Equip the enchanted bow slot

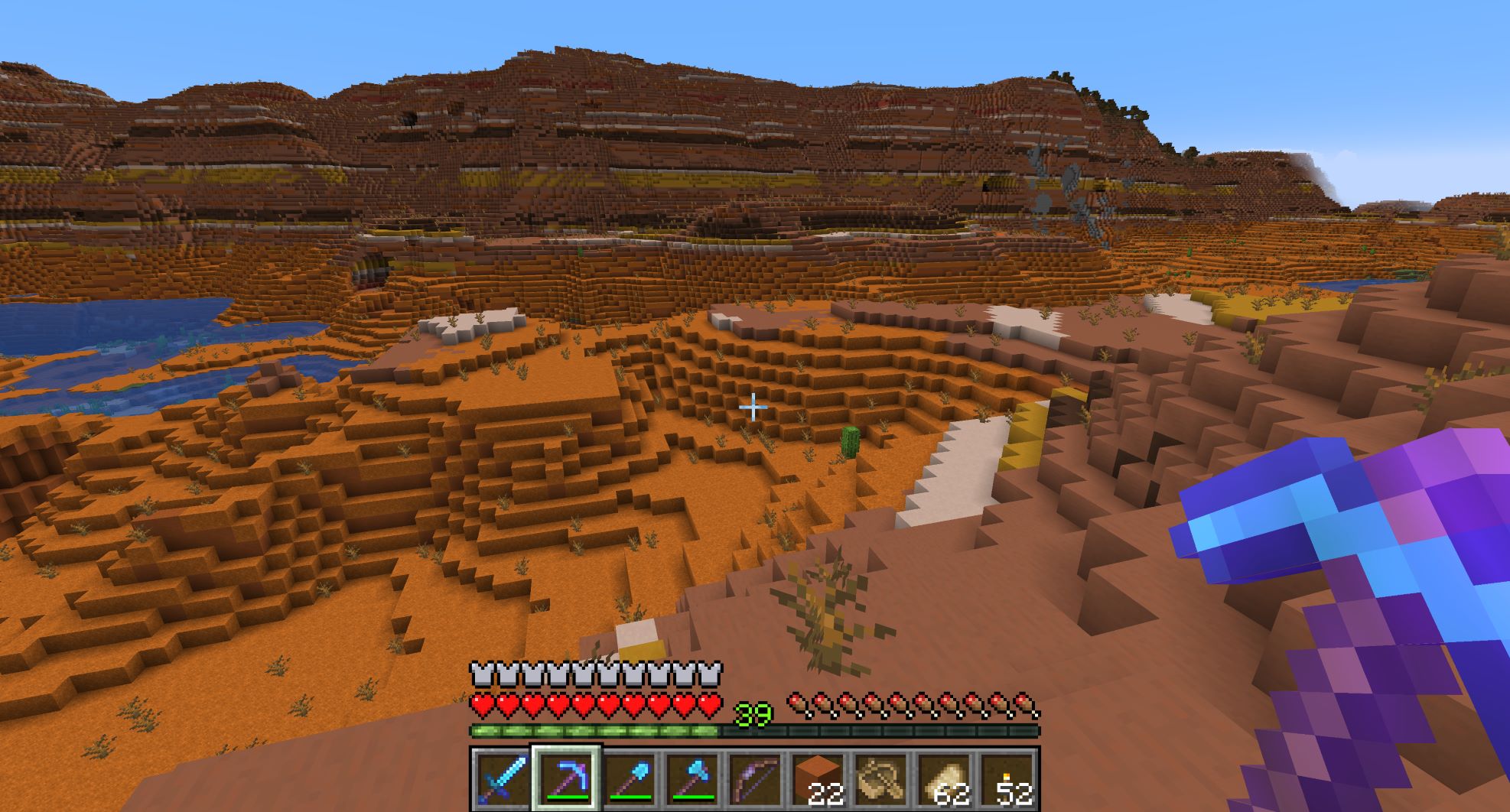point(755,778)
